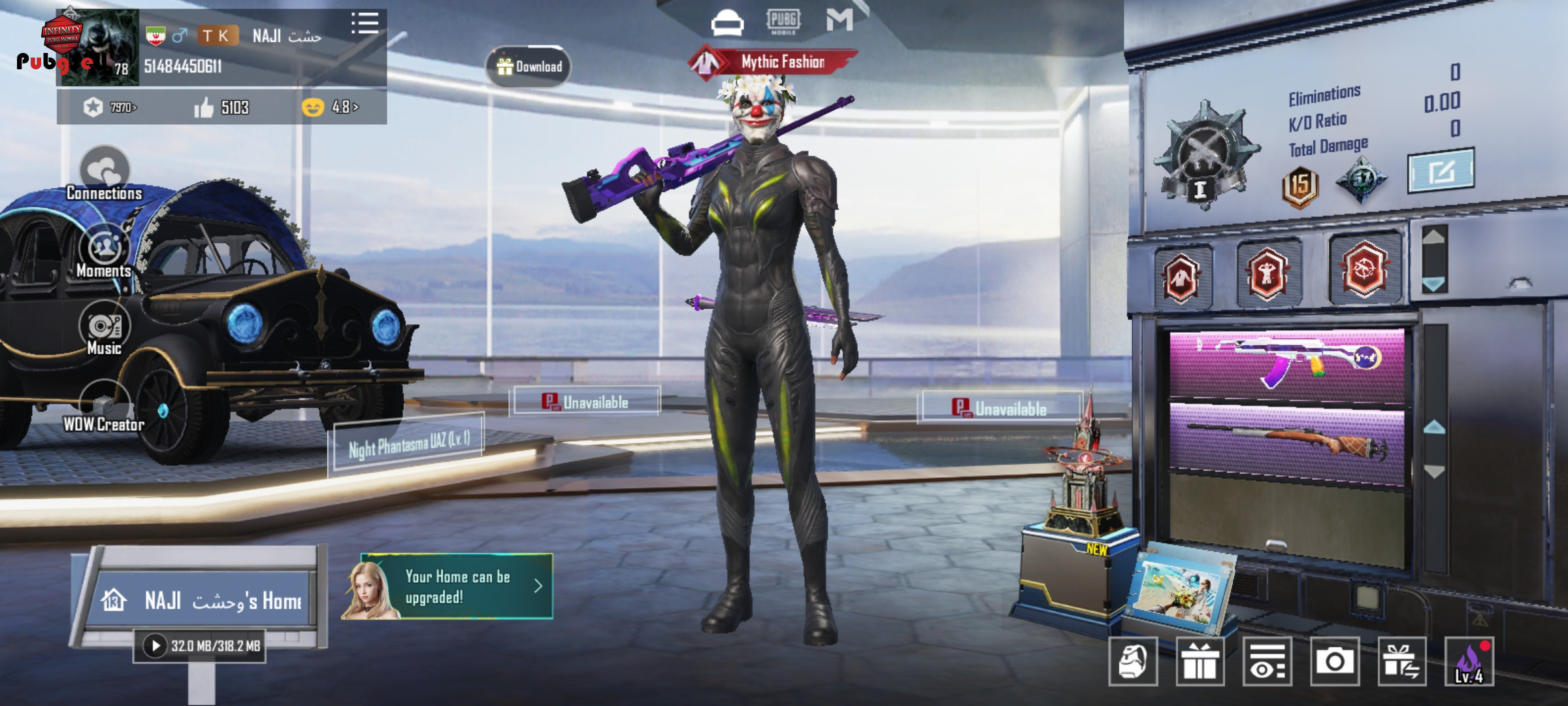Select the Mythic Fashion title banner

(x=775, y=63)
